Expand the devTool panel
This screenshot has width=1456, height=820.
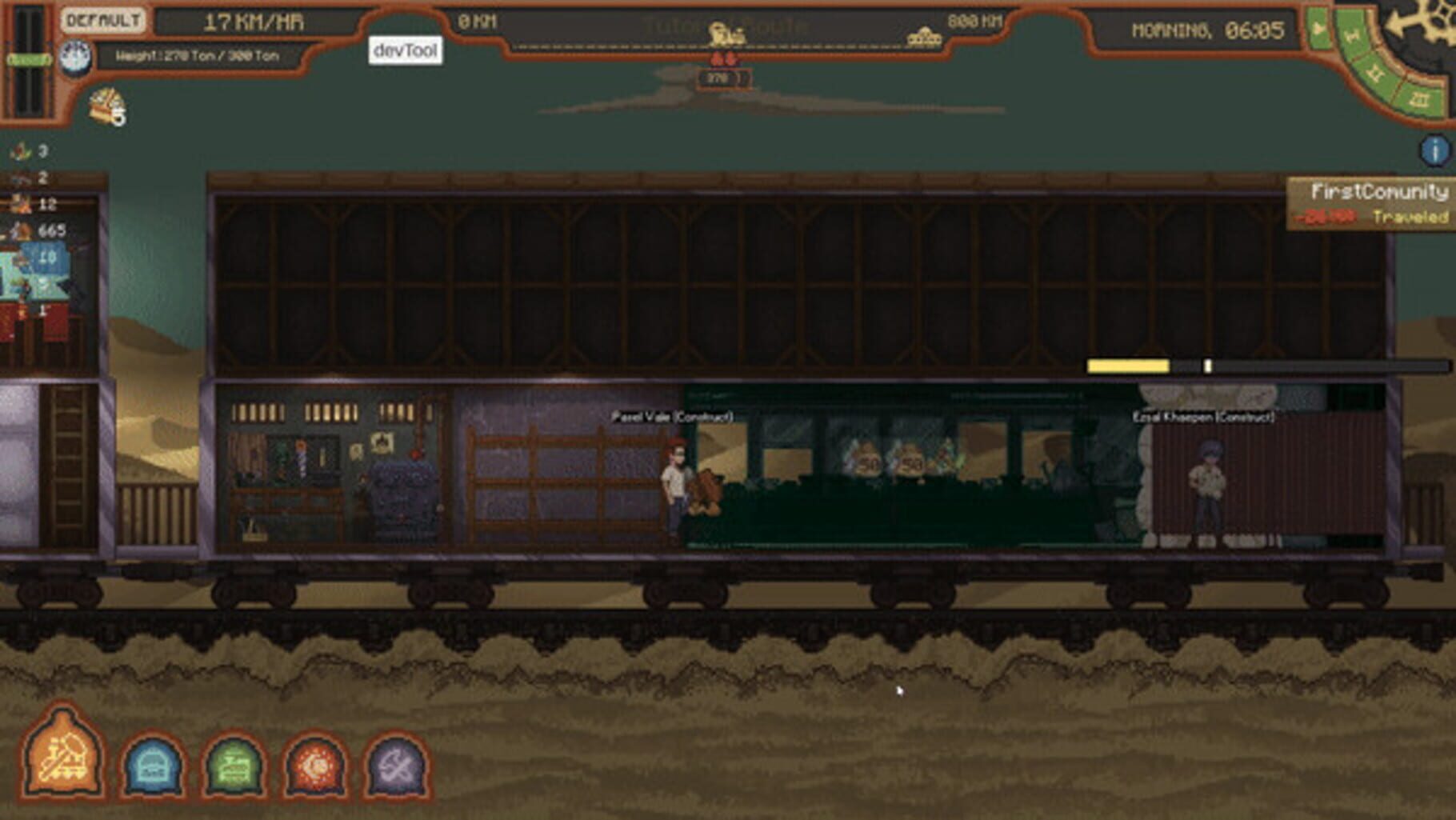(x=404, y=50)
